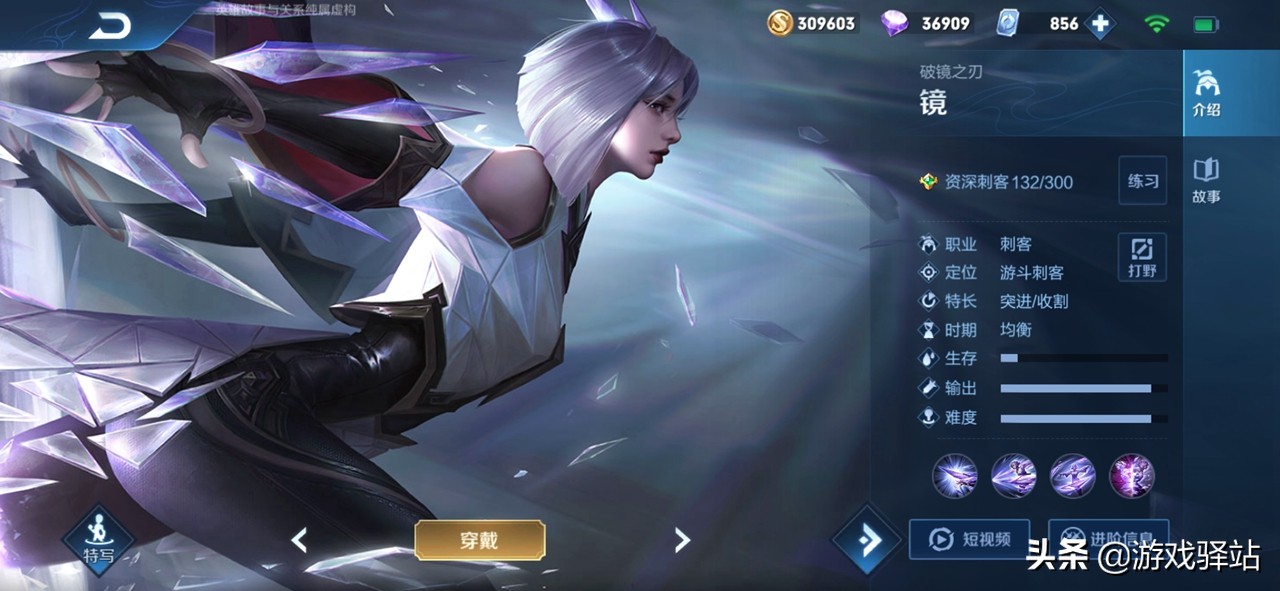The height and width of the screenshot is (591, 1280).
Task: Show the previous skin with left arrow
Action: click(x=299, y=541)
